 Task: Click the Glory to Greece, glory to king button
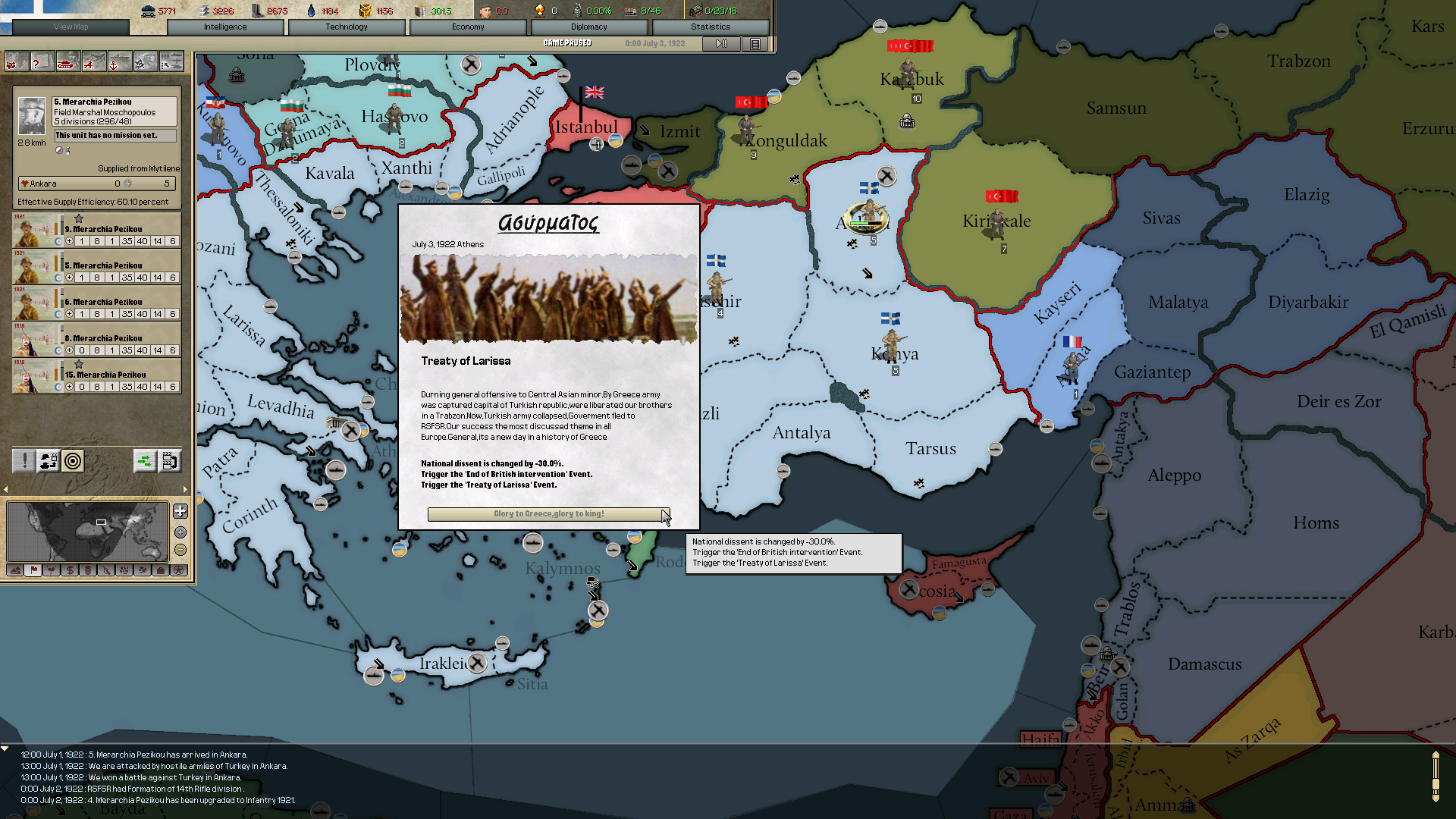click(x=548, y=514)
